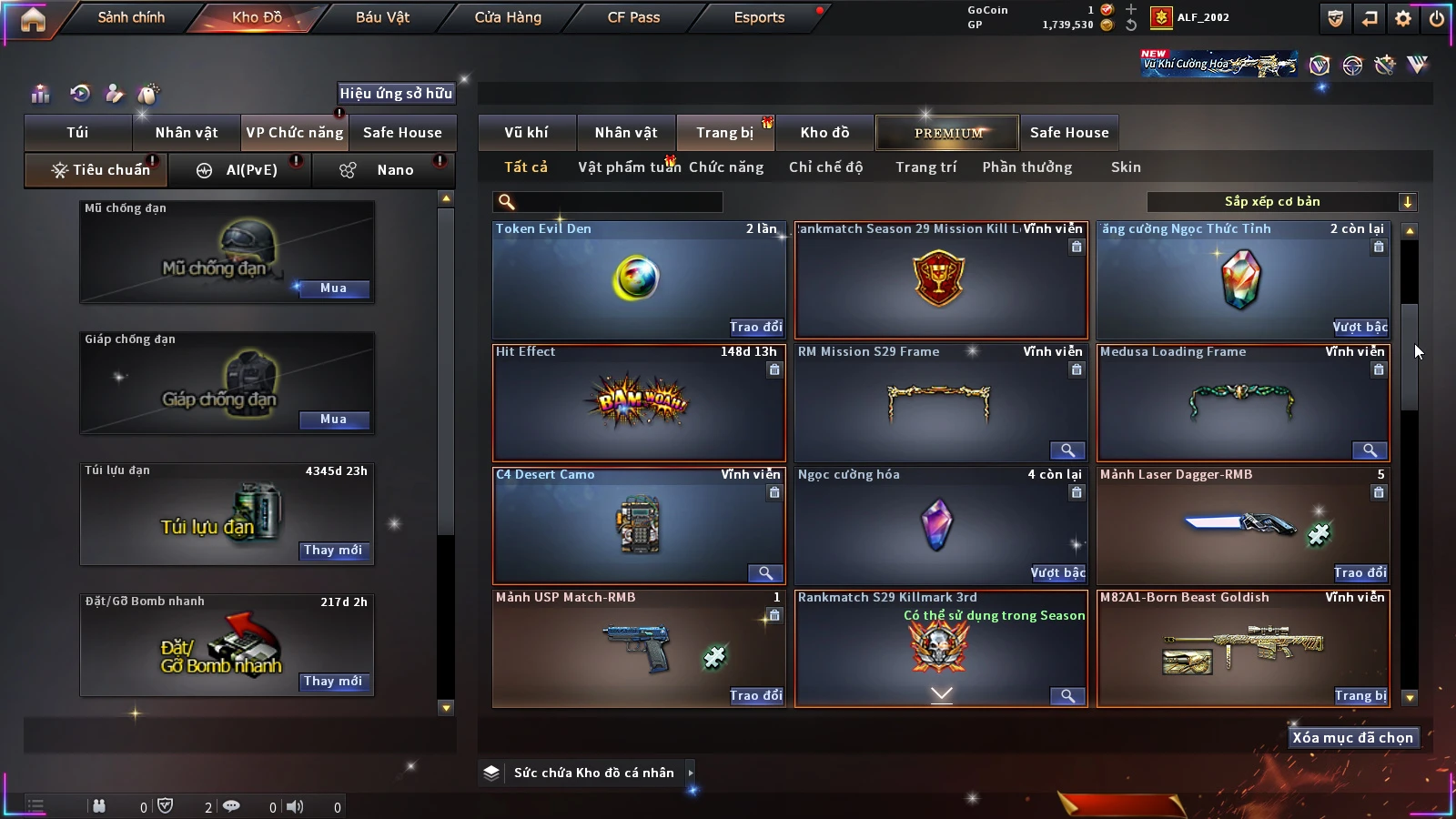The image size is (1456, 819).
Task: Choose the Nano sub-tab
Action: pyautogui.click(x=394, y=170)
